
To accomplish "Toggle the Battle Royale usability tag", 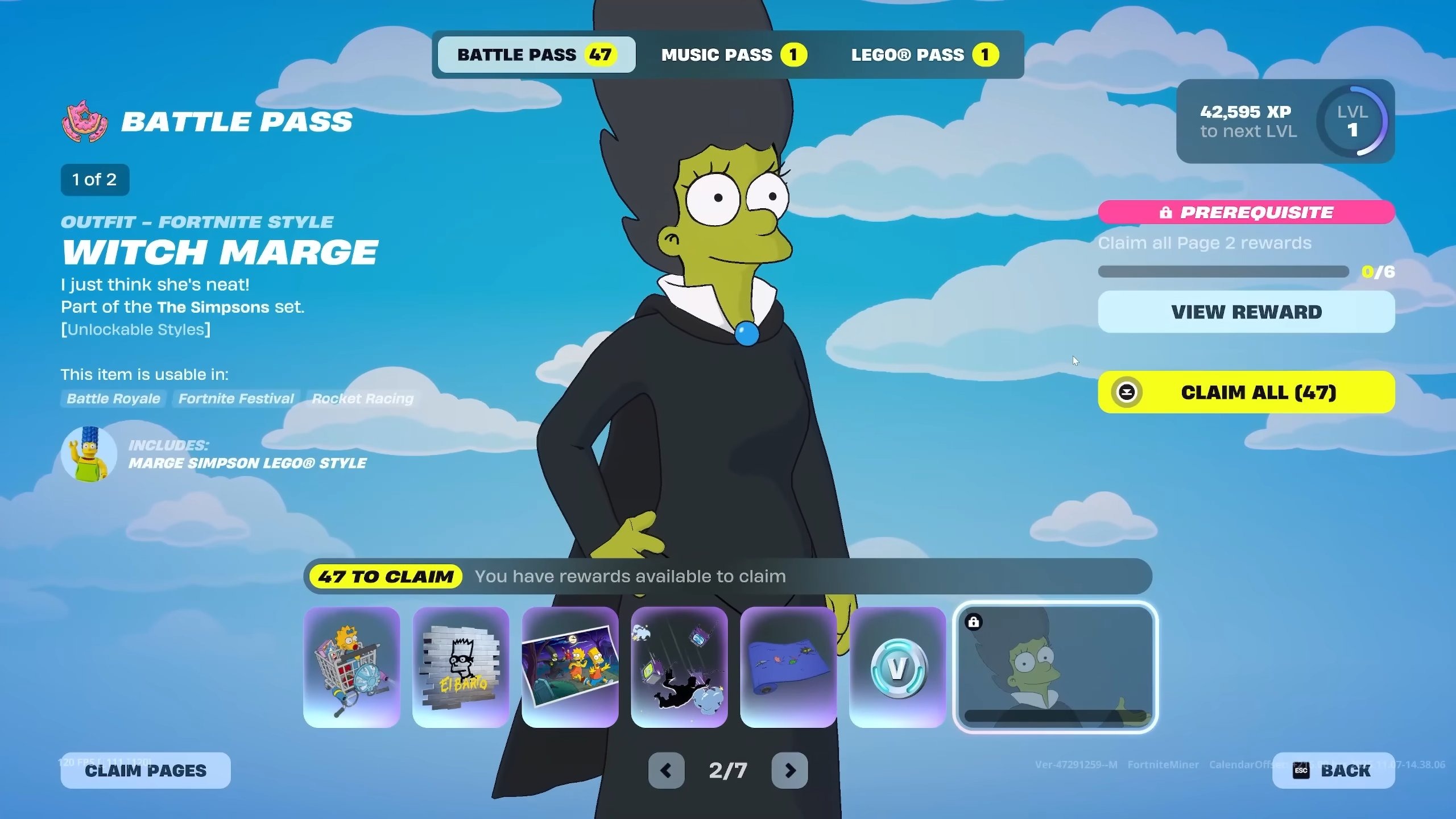I will point(113,398).
